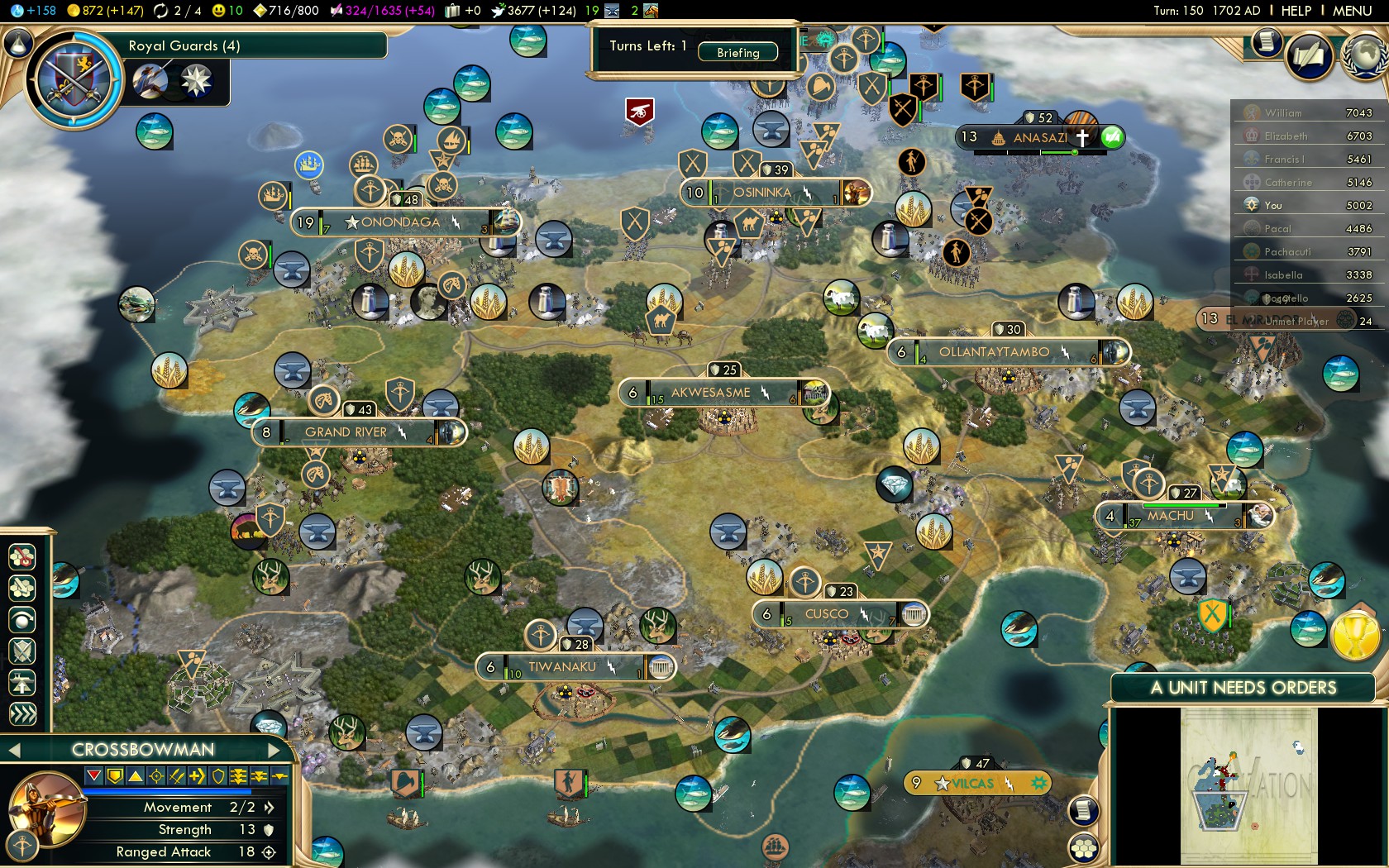The image size is (1389, 868).
Task: Open the social policies quill icon
Action: [x=1310, y=56]
